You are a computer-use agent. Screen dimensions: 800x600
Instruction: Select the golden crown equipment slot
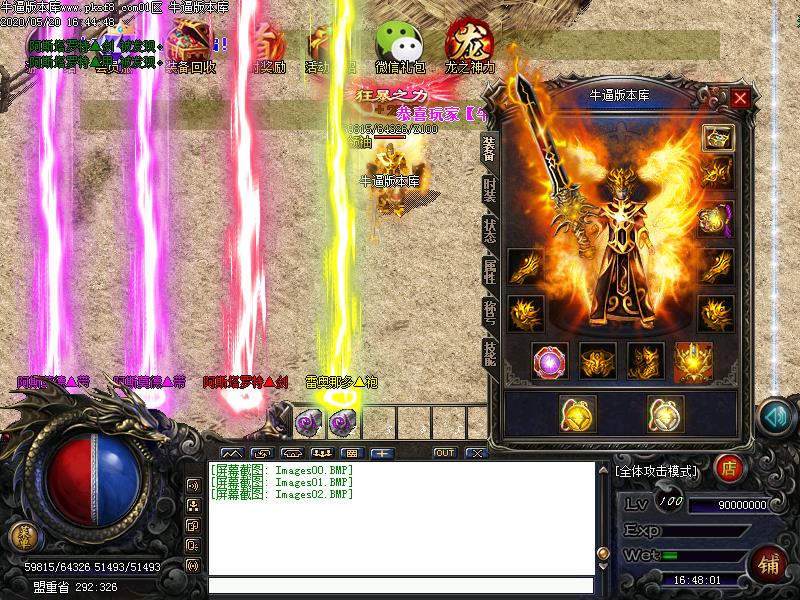click(x=693, y=361)
